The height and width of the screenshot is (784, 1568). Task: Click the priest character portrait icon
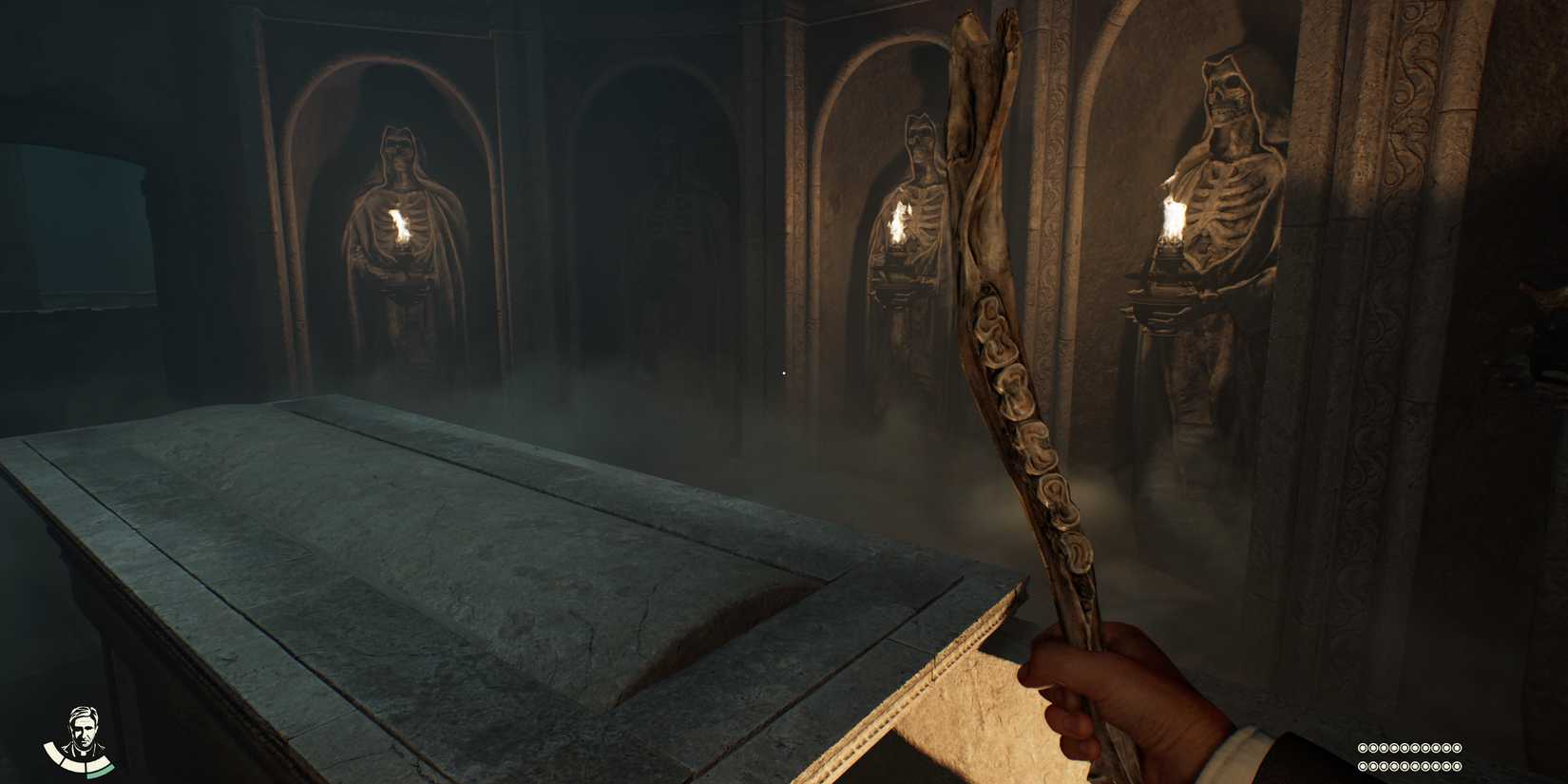(82, 731)
